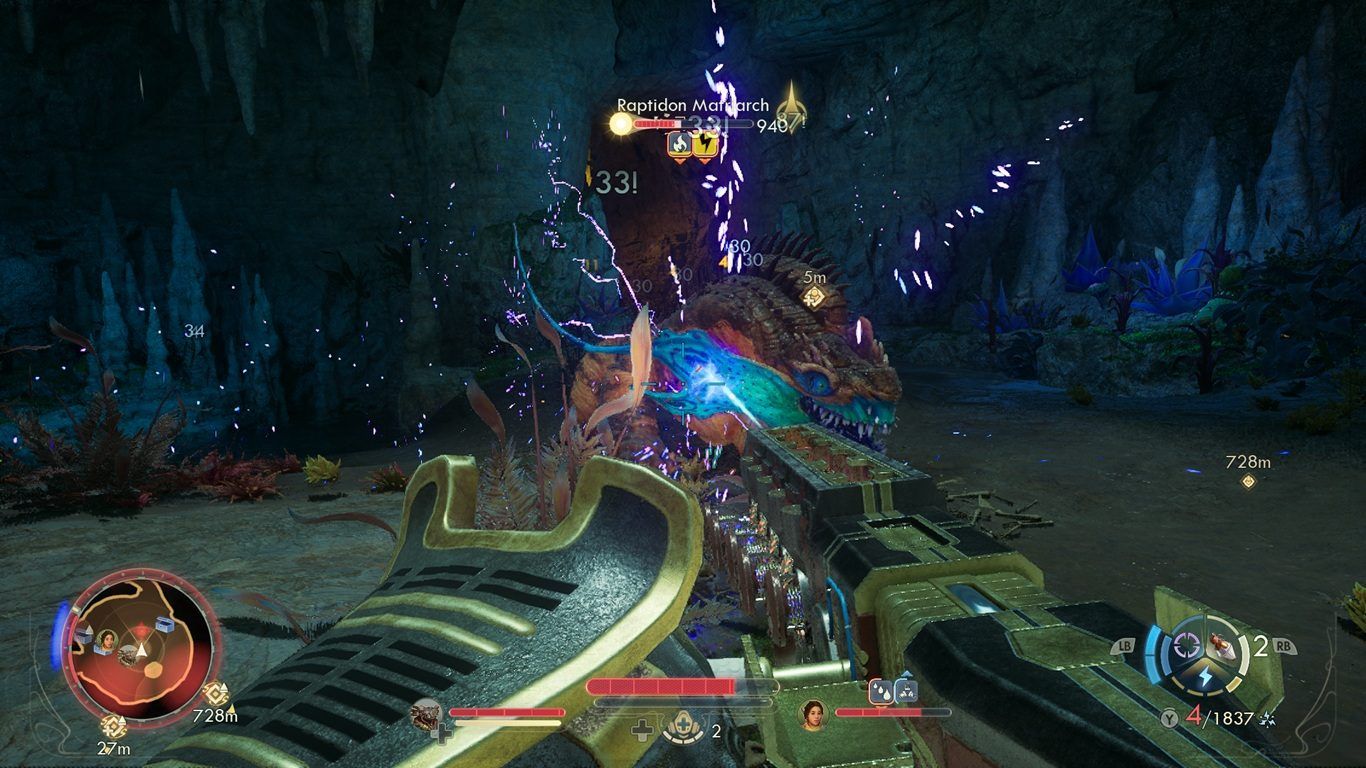
Task: Select the beast companion portrait icon
Action: tap(428, 713)
